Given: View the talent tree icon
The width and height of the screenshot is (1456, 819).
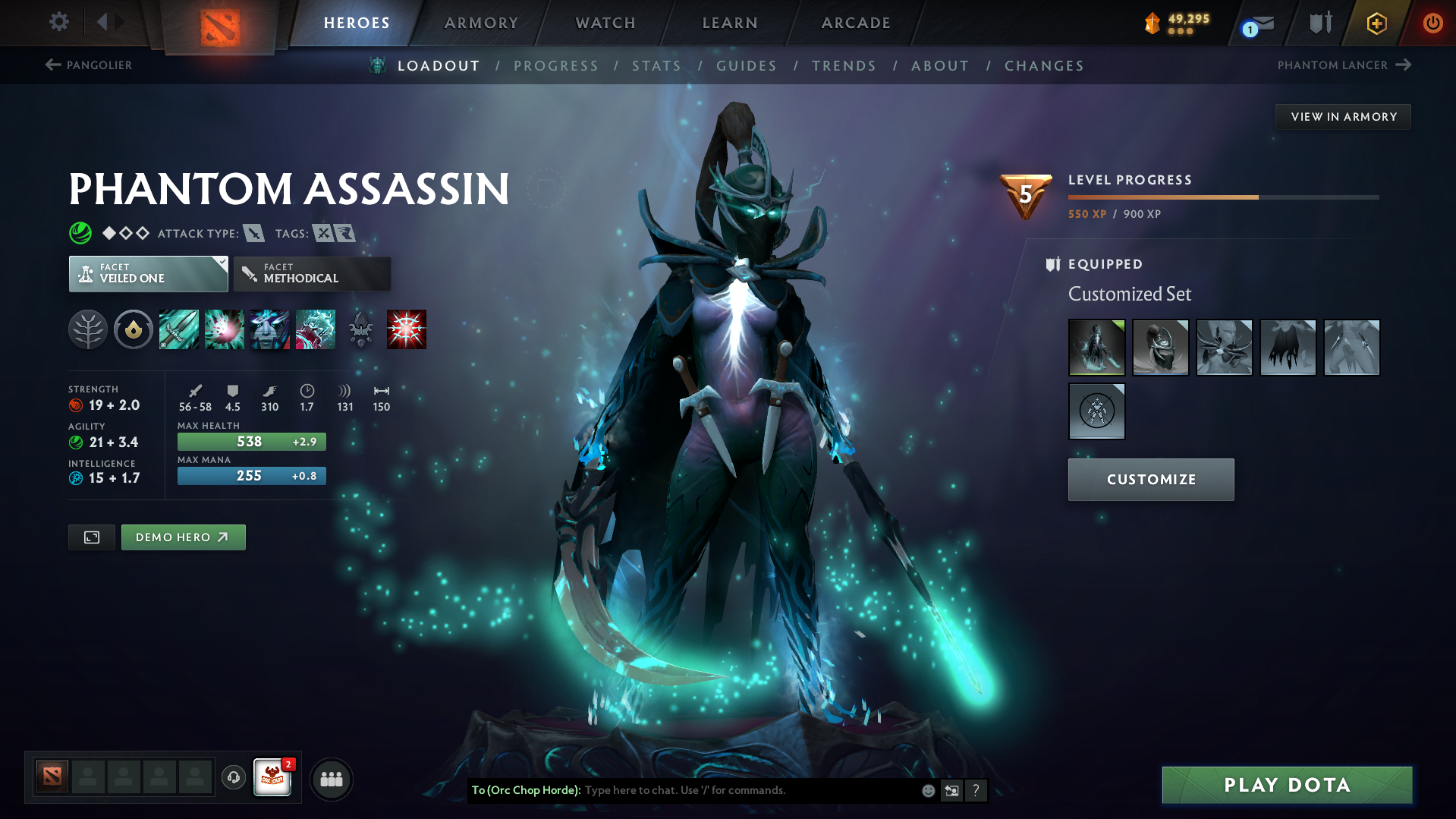Looking at the screenshot, I should click(x=87, y=329).
